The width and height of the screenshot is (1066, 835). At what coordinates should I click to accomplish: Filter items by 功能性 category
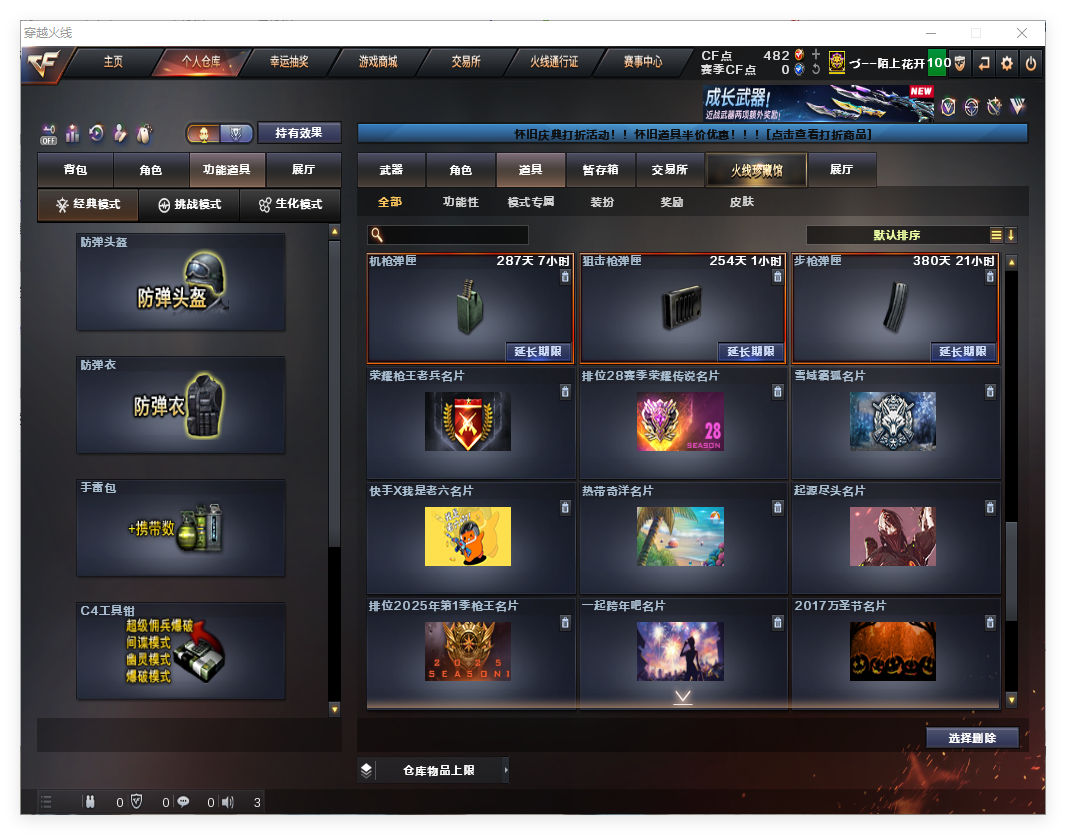tap(460, 202)
